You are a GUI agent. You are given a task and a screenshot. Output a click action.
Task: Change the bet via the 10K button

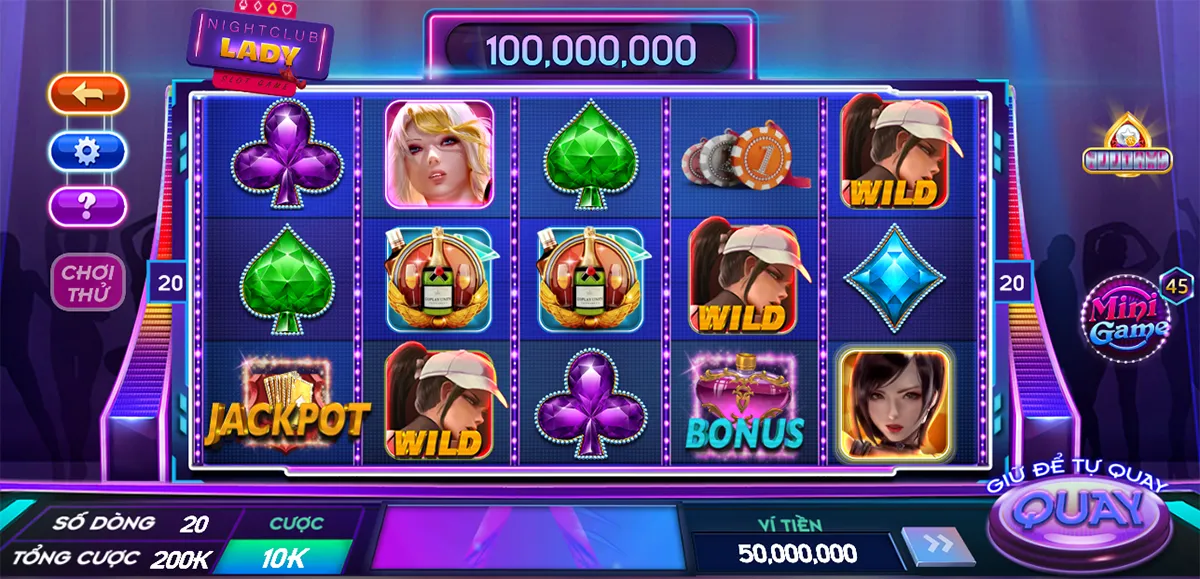click(x=284, y=558)
